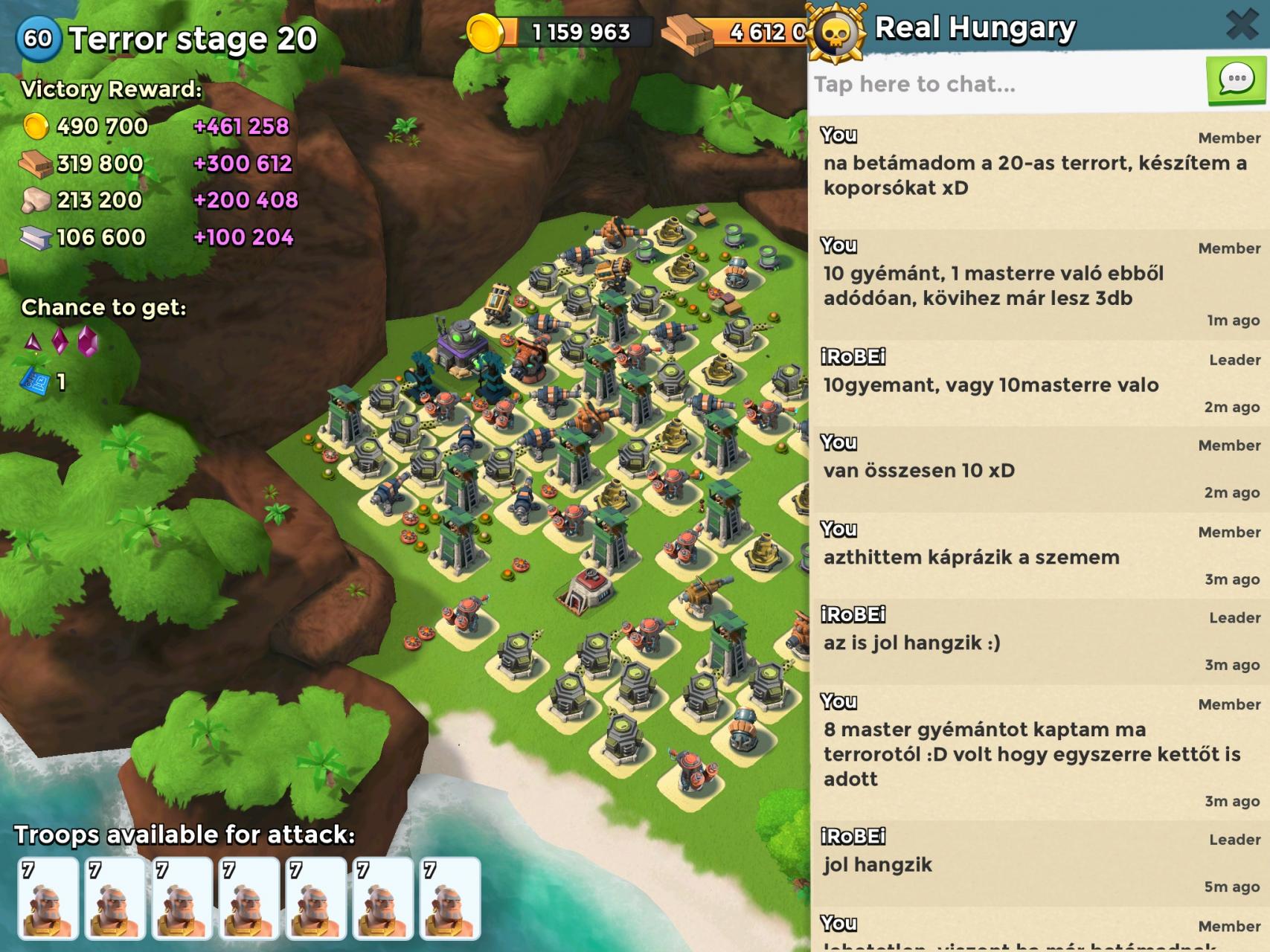Close the Real Hungary chat panel
The image size is (1270, 952).
(1241, 25)
